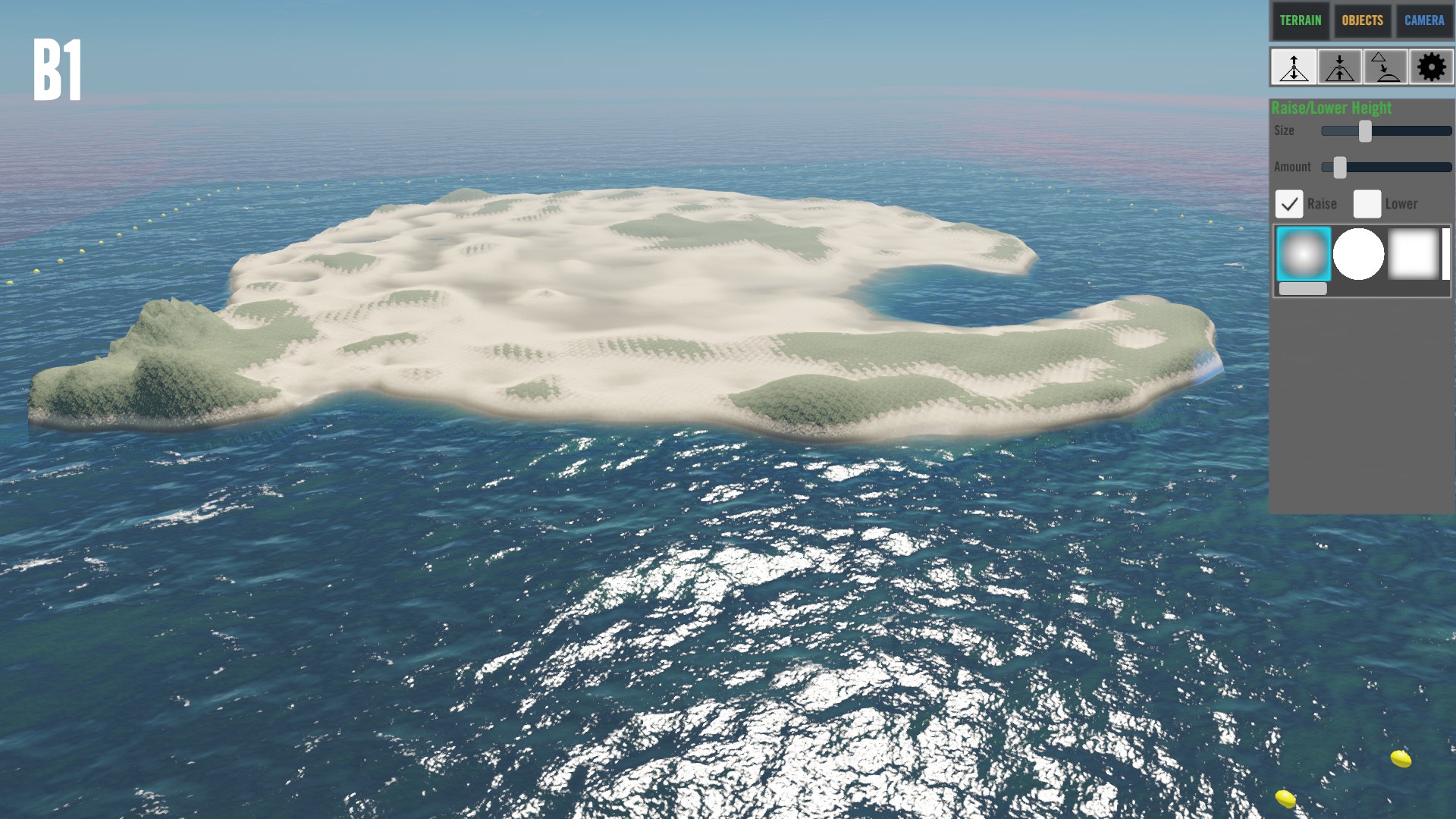Select the raise/lower height tool
Screen dimensions: 1456x819
1294,67
